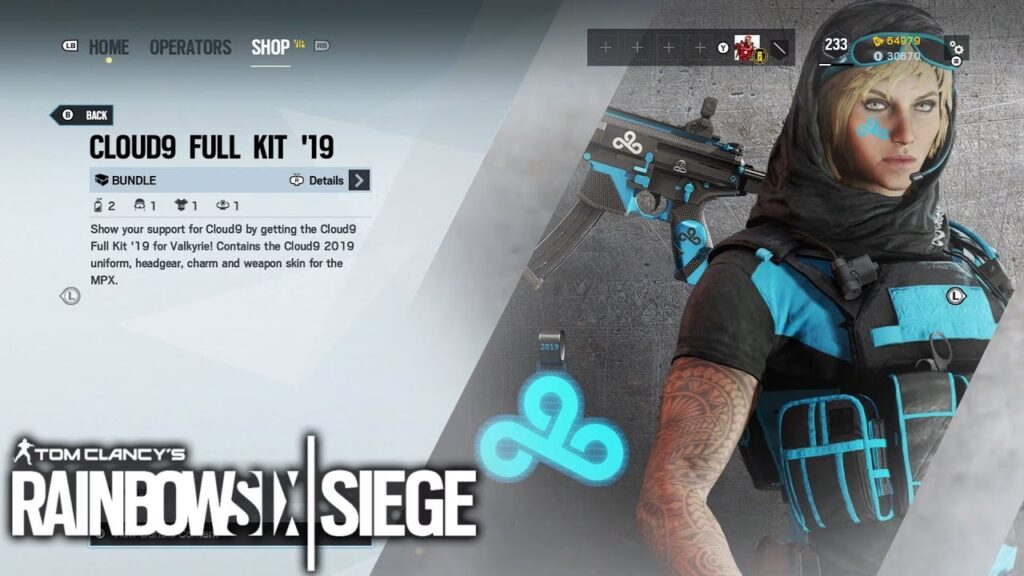This screenshot has height=576, width=1024.
Task: View the level 233 clearance badge
Action: pos(836,45)
